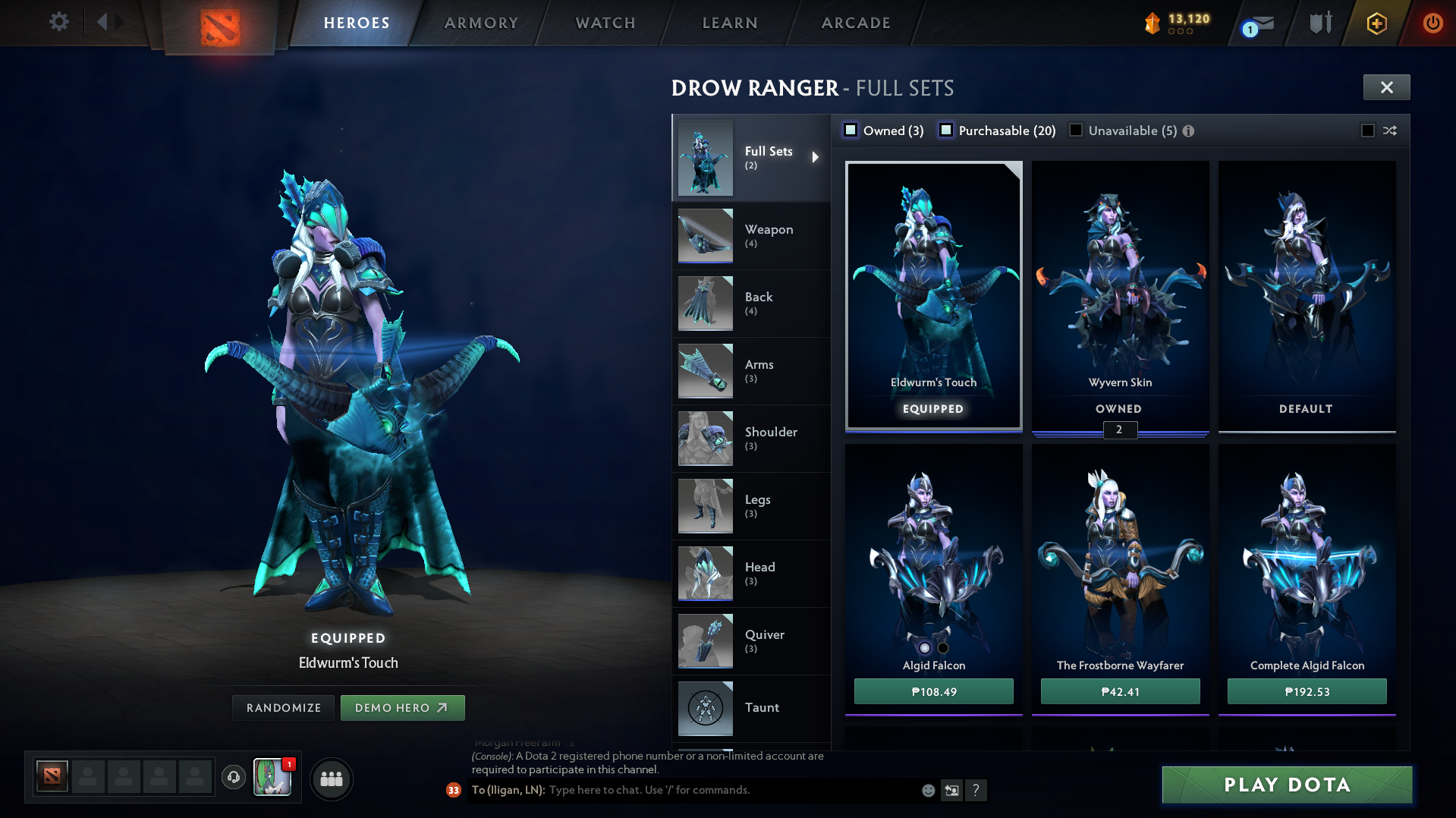1456x818 pixels.
Task: Toggle the Purchasable (20) filter
Action: (x=946, y=130)
